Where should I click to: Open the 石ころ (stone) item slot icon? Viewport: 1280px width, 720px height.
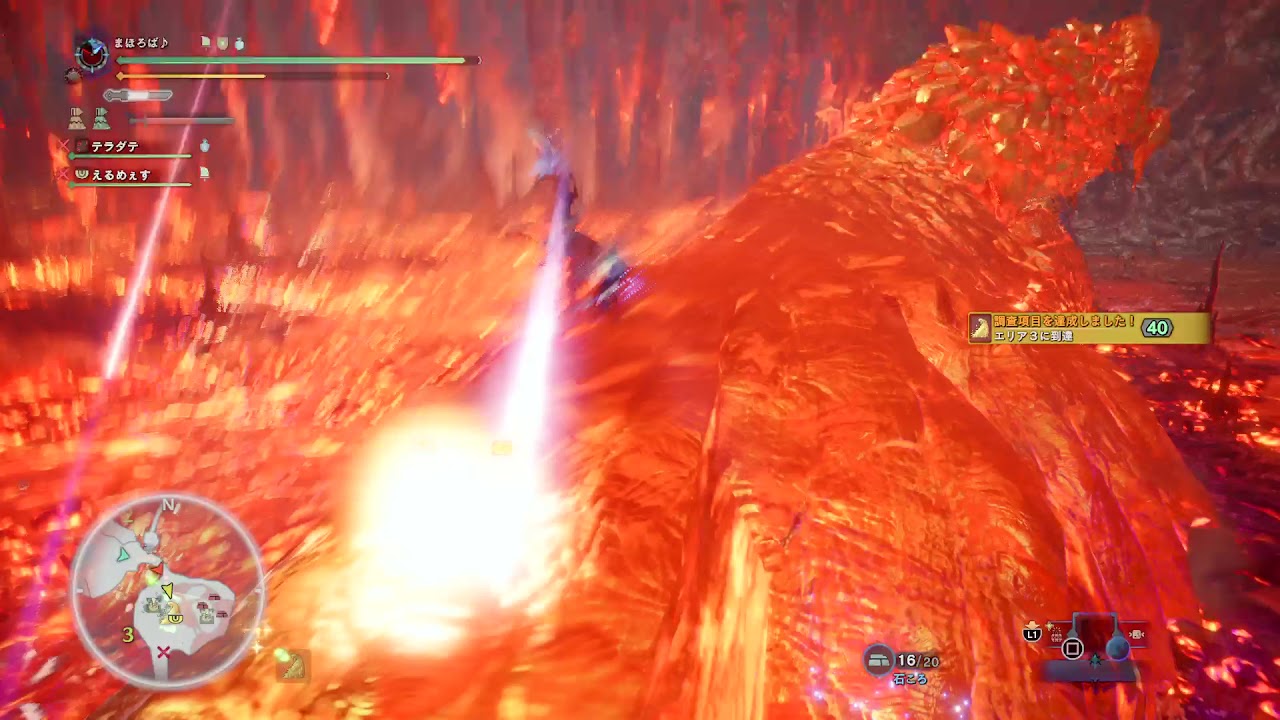(x=877, y=660)
